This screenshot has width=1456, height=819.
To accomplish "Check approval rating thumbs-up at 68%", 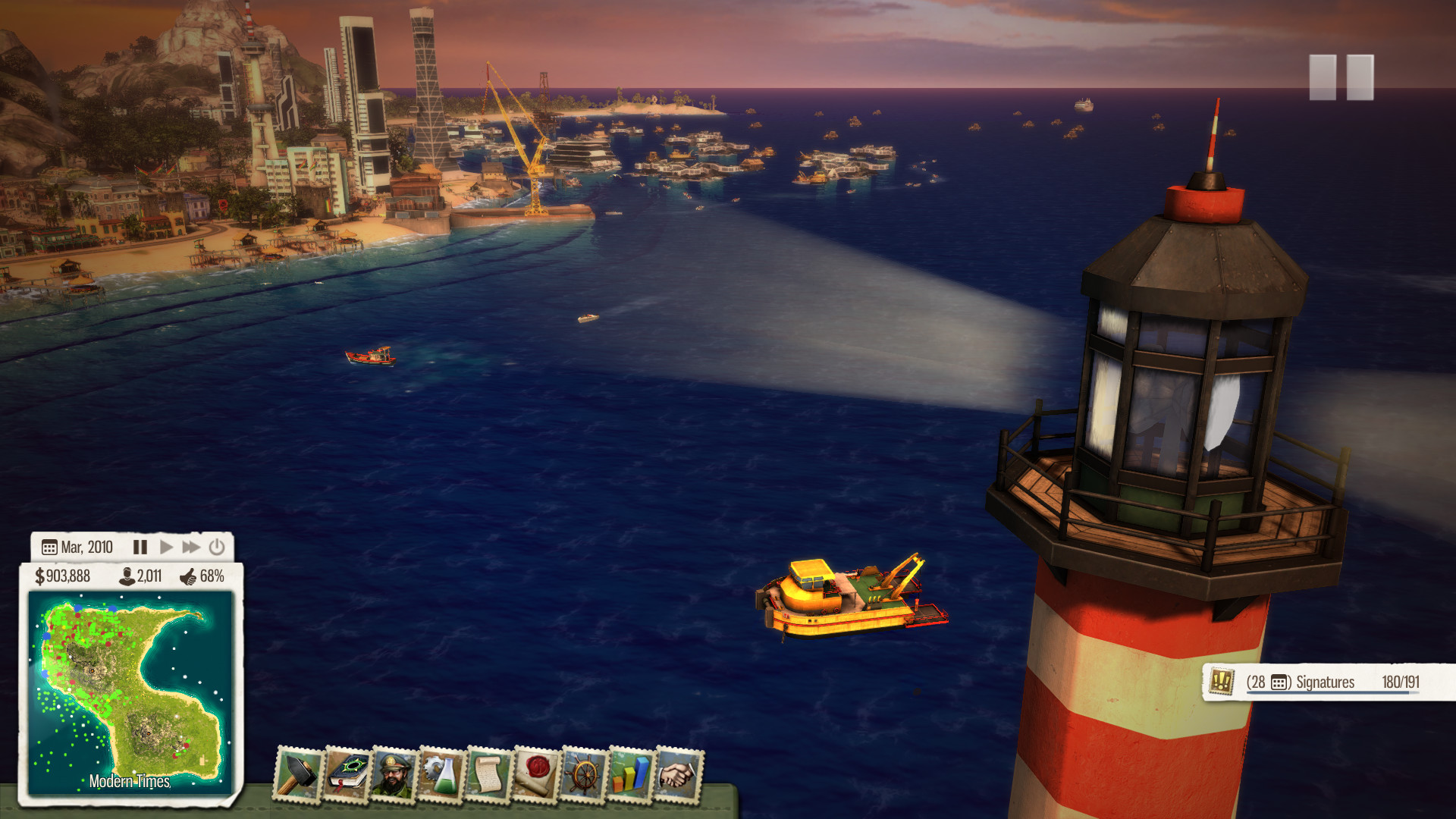I will point(205,577).
